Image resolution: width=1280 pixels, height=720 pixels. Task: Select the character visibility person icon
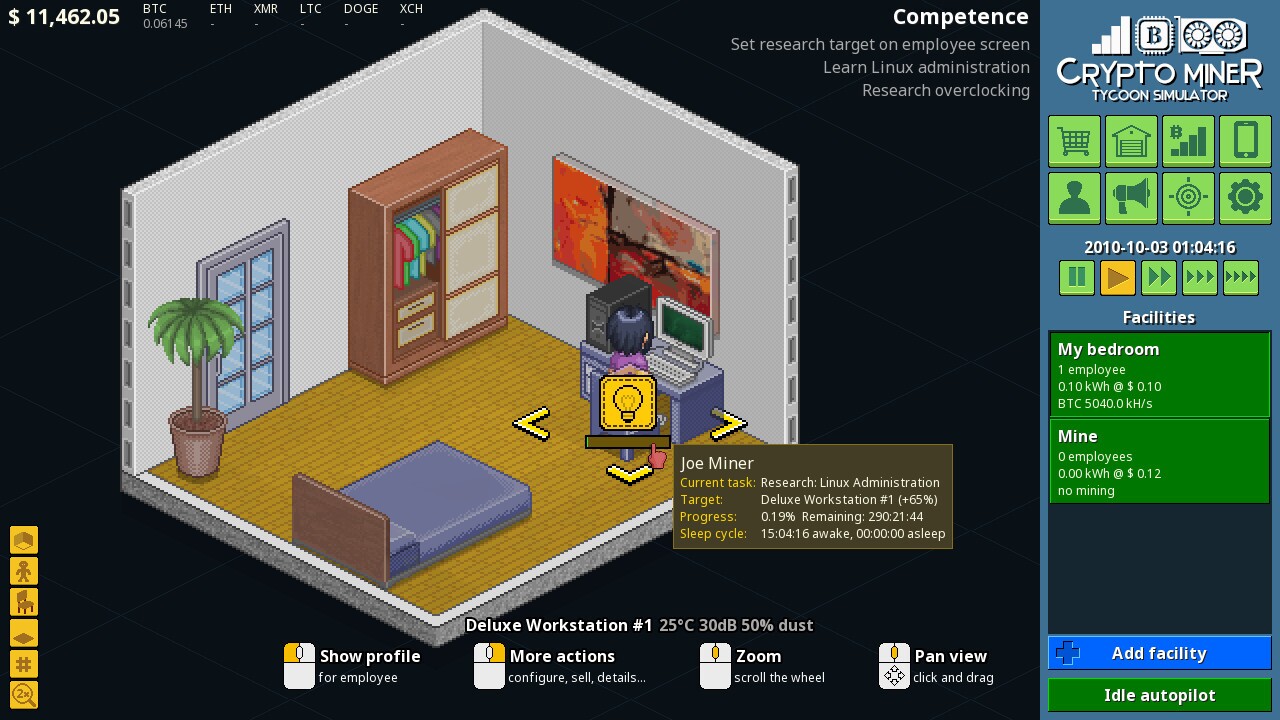pos(24,570)
